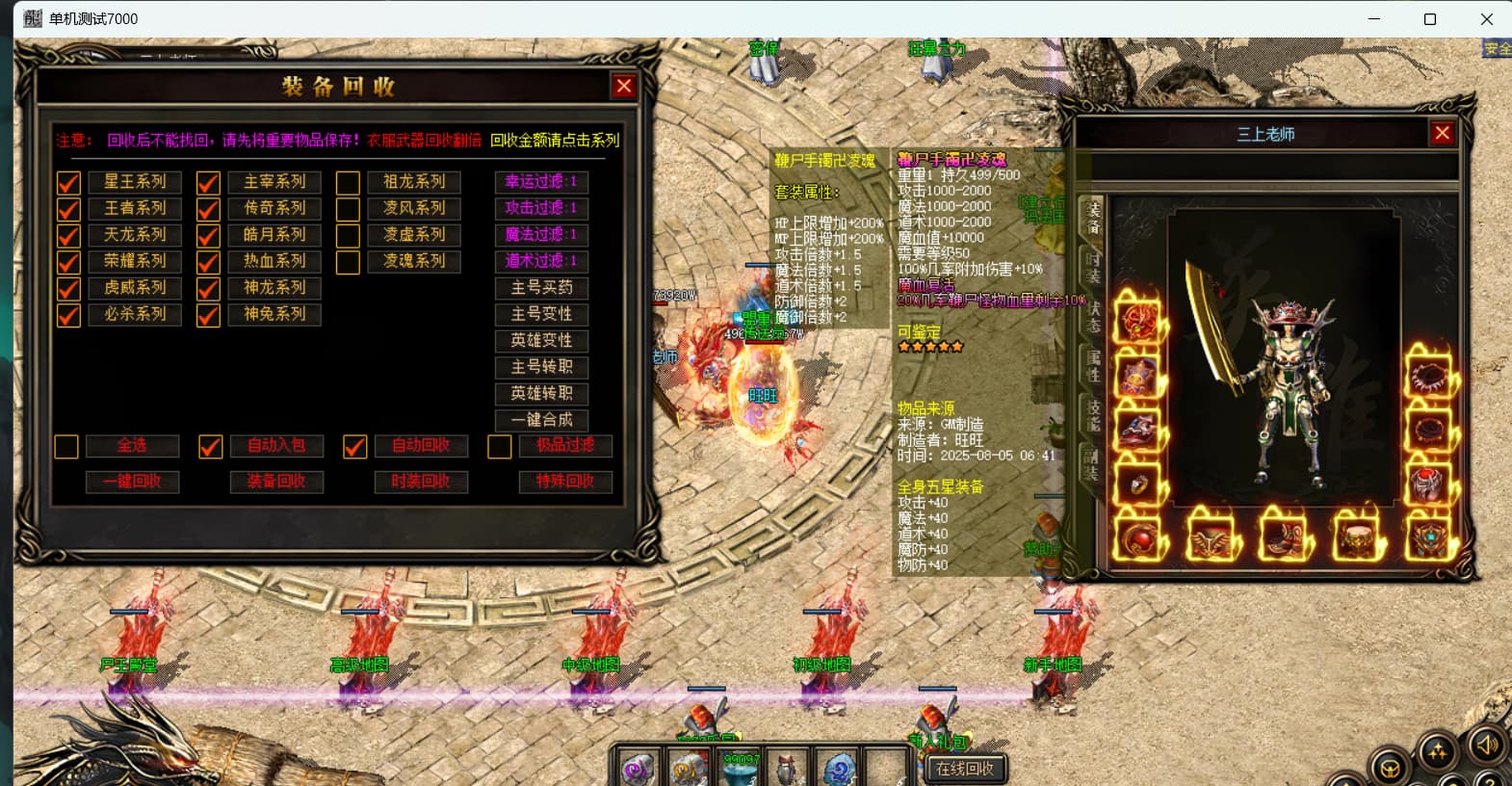1512x786 pixels.
Task: Select the 特殊回收 button
Action: (x=565, y=482)
